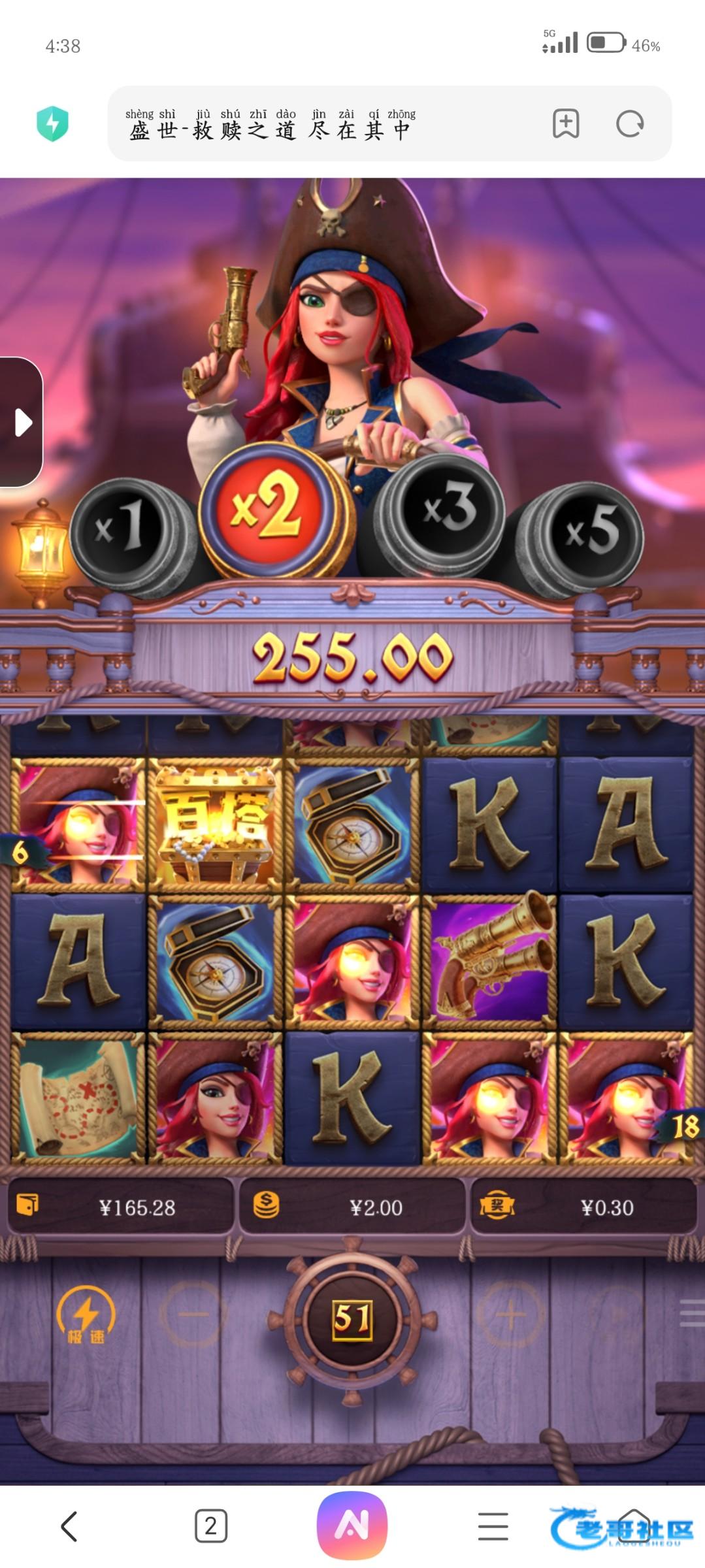Spin the ship wheel showing 51
Screen dimensions: 705x1568
coord(352,1318)
